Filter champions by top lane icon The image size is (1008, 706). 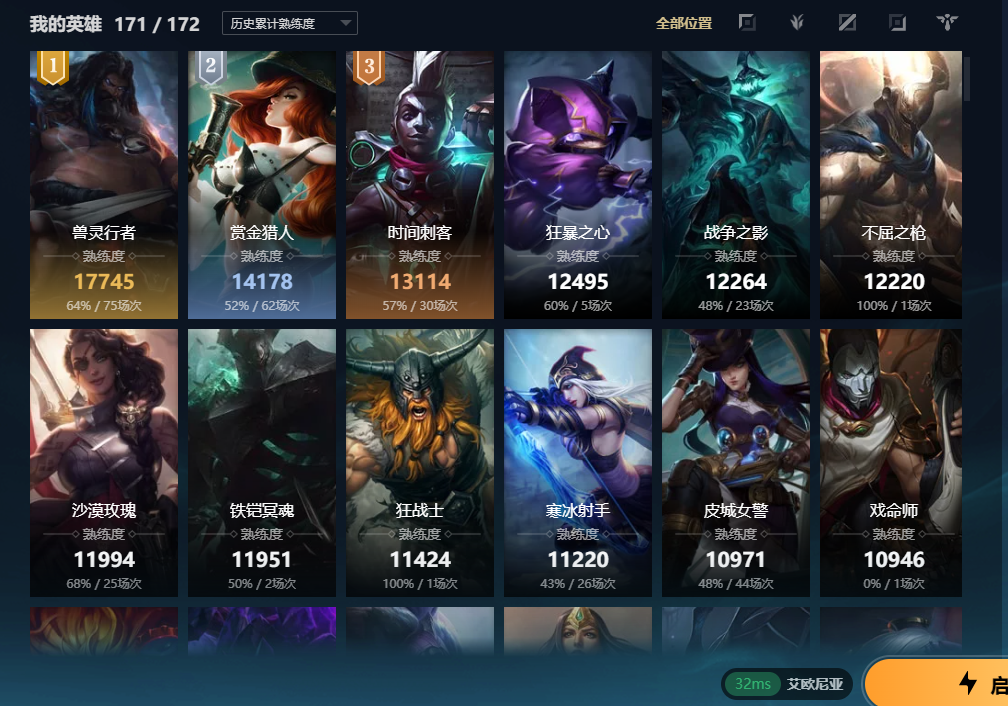[747, 23]
